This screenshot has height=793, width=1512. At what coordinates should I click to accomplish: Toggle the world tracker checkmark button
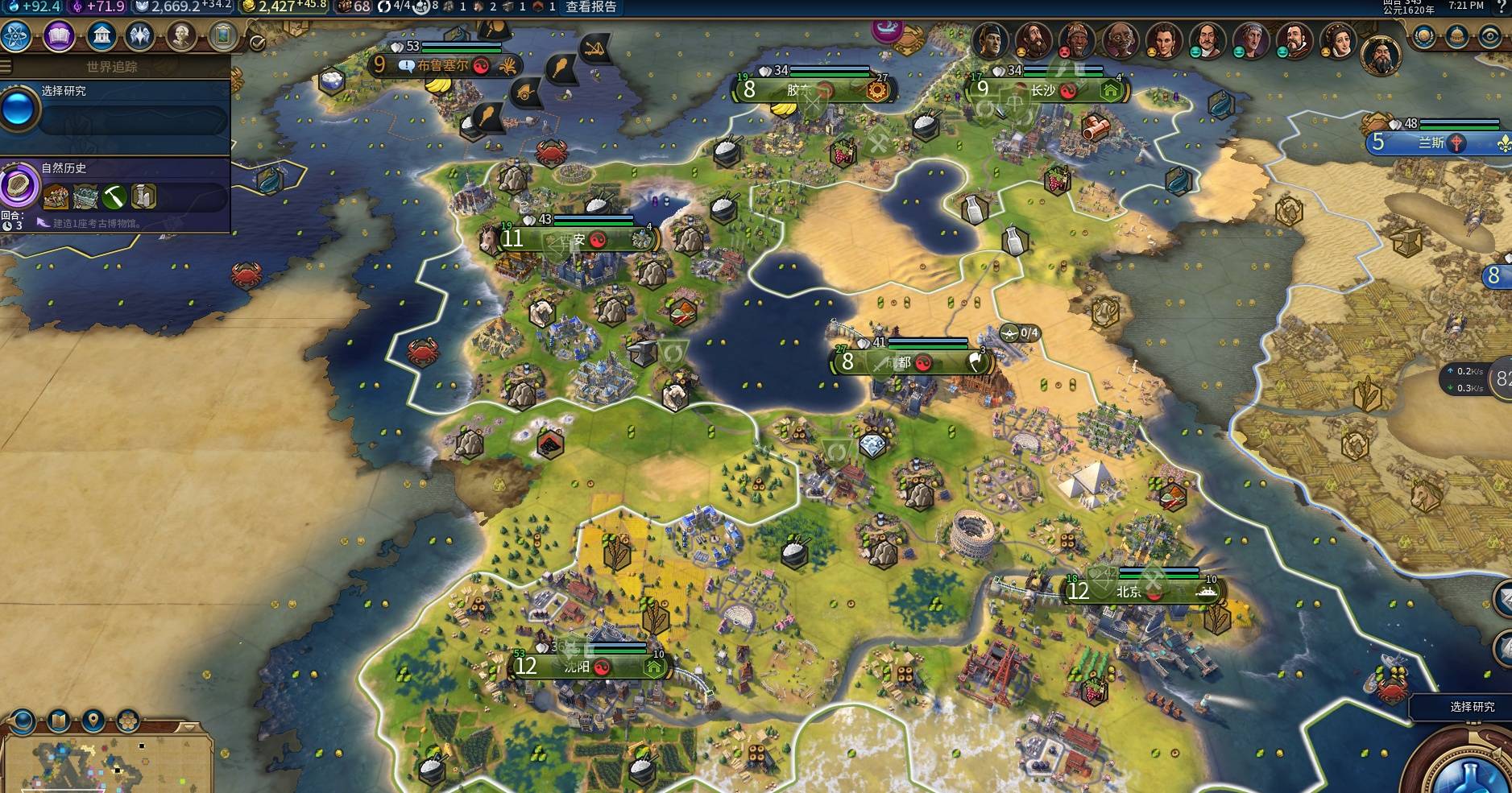coord(258,43)
